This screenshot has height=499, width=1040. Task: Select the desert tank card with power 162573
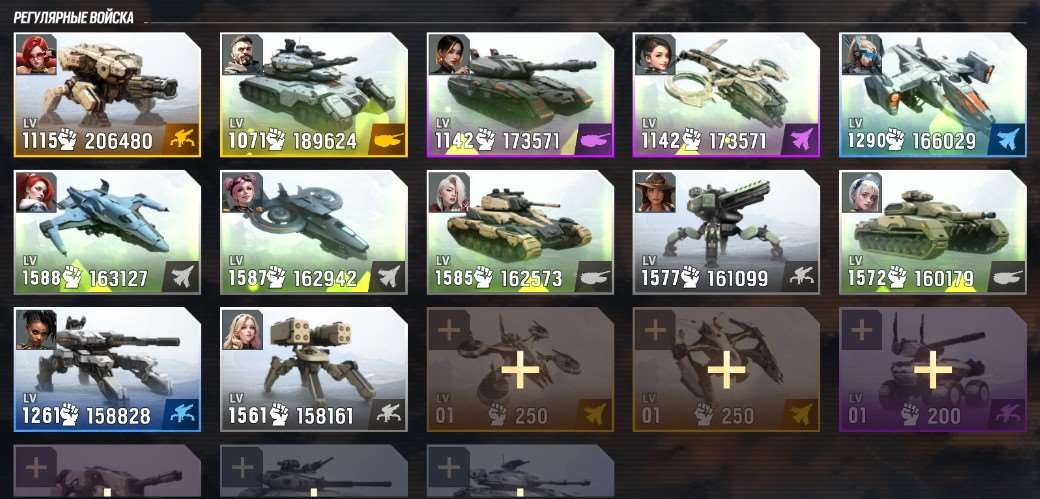coord(519,232)
